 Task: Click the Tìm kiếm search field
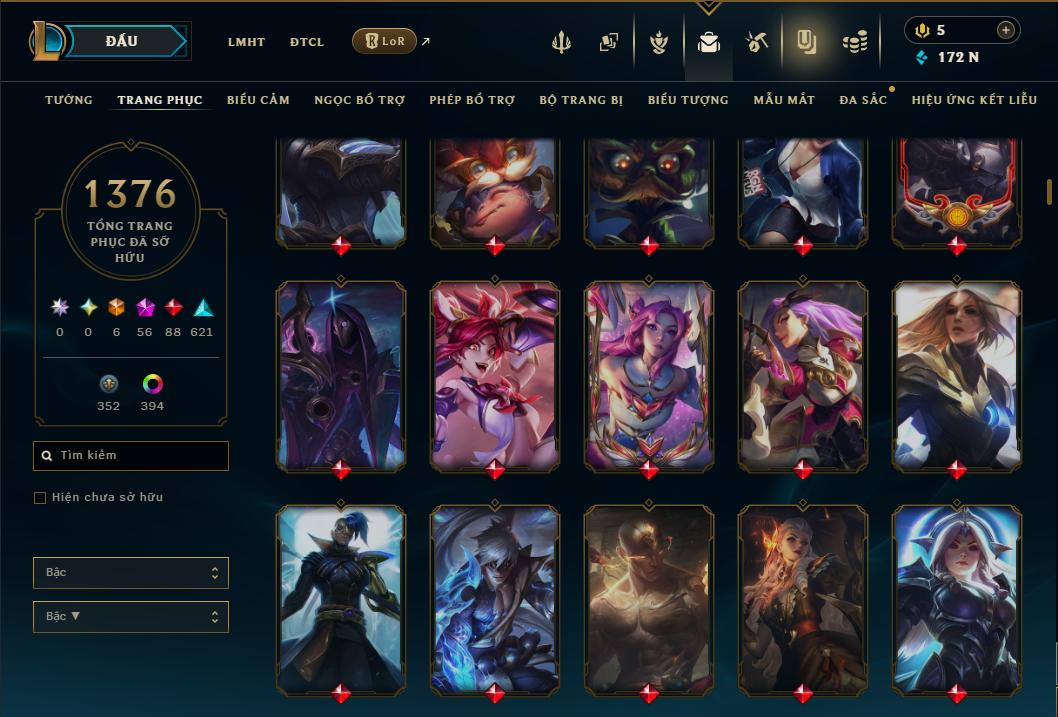[131, 456]
